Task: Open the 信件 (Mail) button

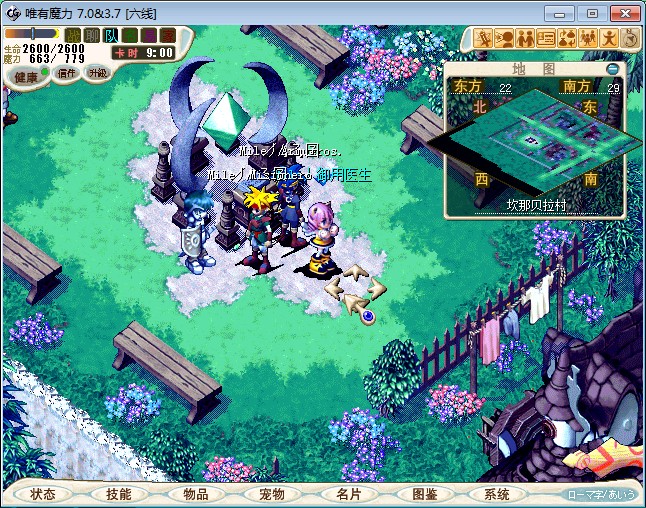Action: click(x=67, y=73)
